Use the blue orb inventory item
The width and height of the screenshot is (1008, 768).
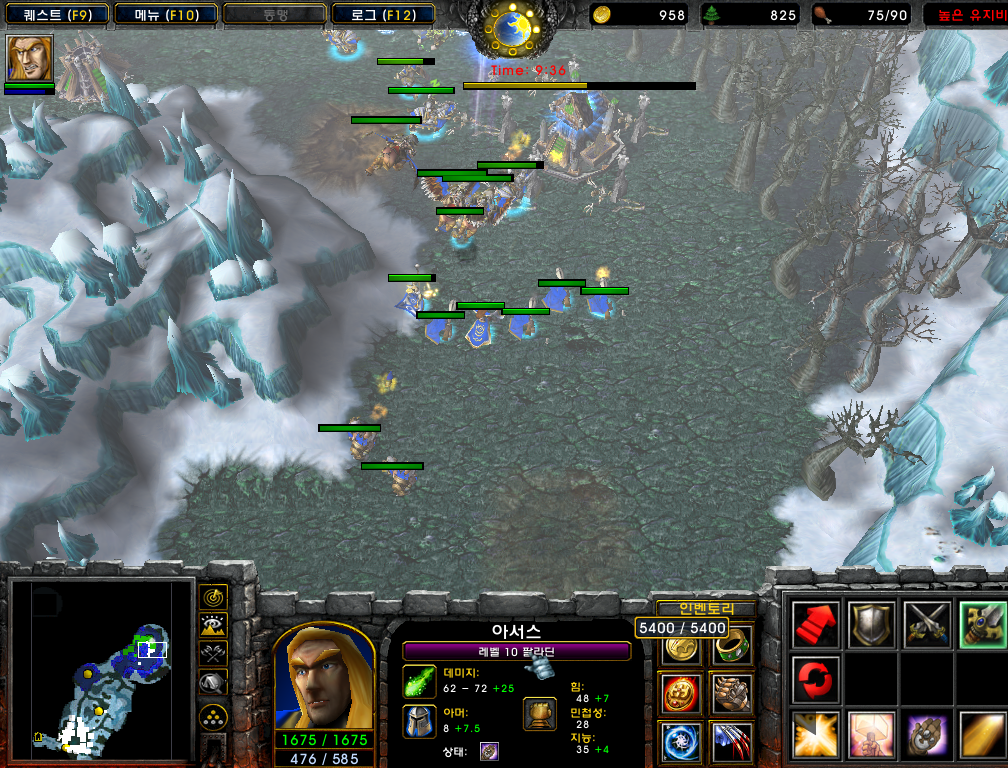click(681, 741)
